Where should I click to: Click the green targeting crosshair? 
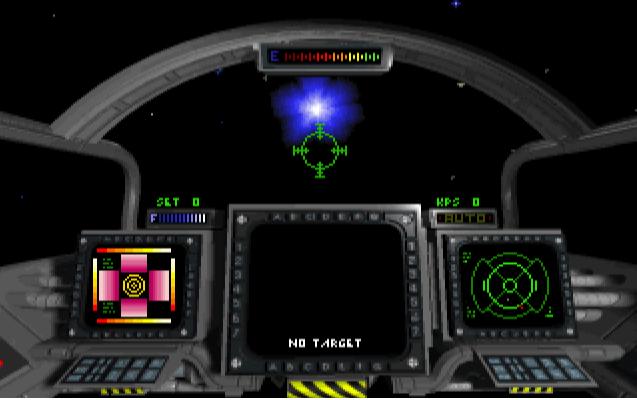[320, 151]
